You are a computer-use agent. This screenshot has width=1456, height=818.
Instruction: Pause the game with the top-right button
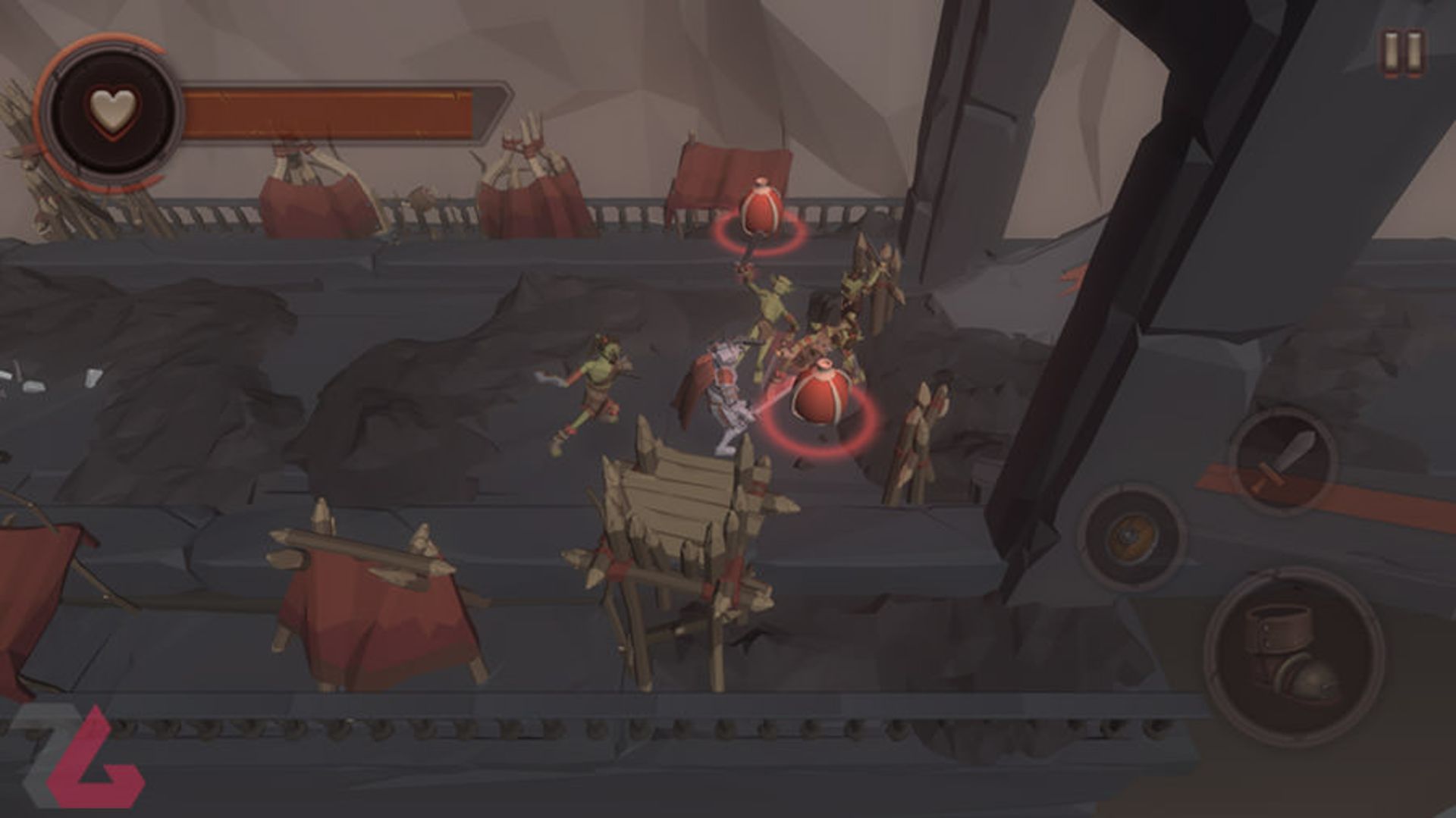(1404, 52)
